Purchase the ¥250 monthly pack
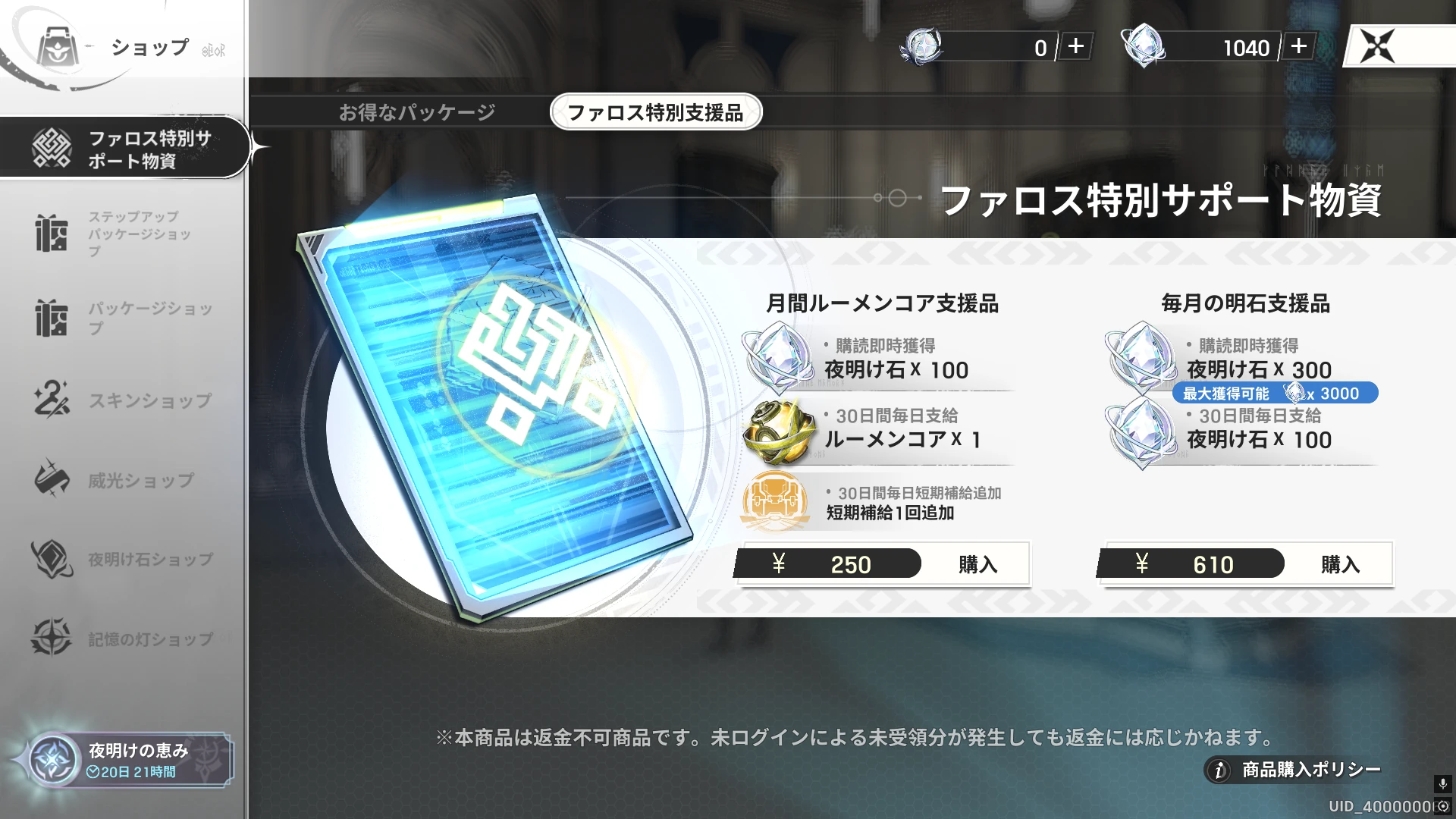This screenshot has height=819, width=1456. (977, 564)
